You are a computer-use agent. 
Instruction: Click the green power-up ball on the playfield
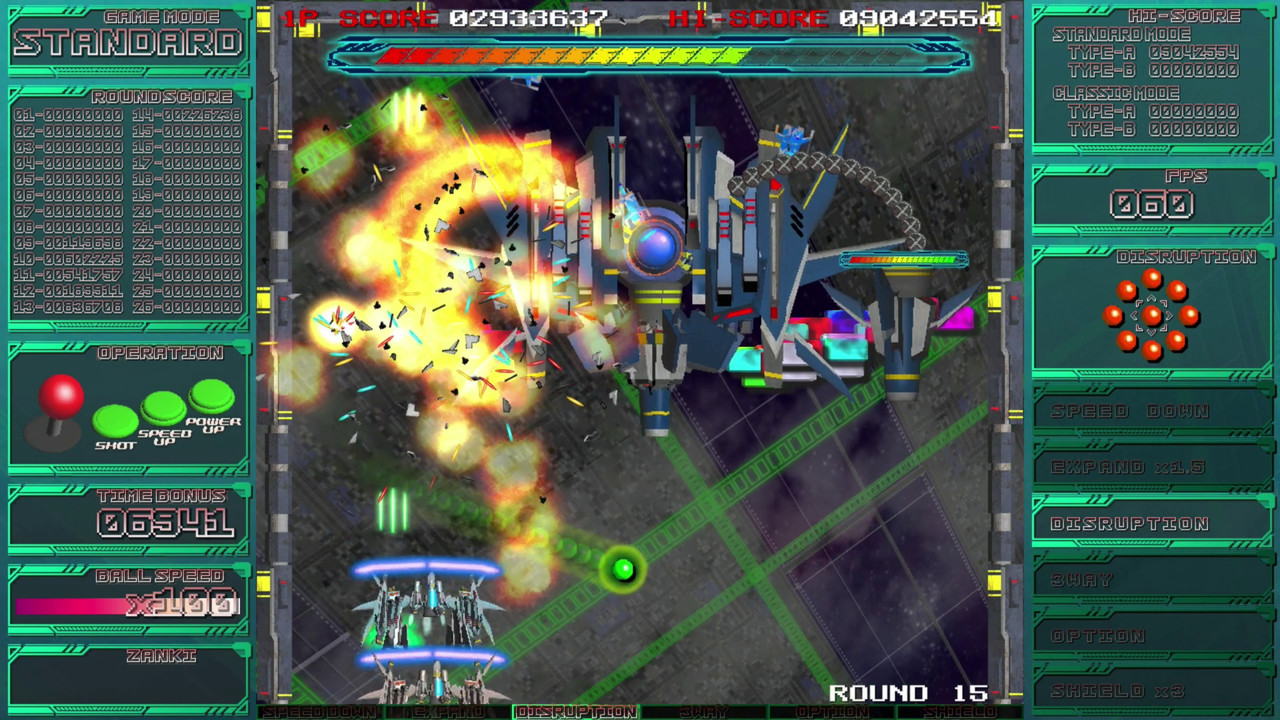(624, 569)
